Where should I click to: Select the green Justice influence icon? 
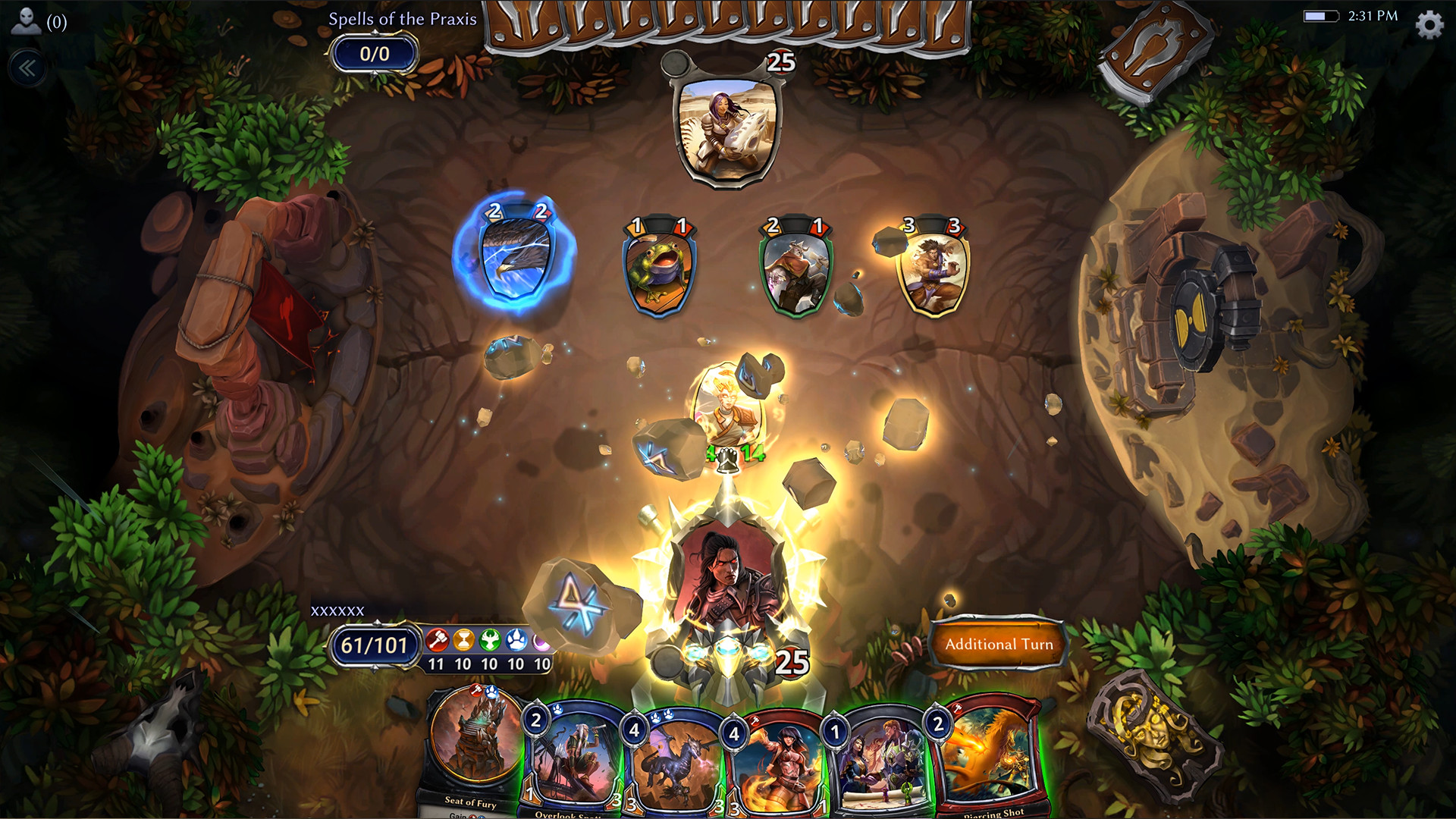coord(490,639)
